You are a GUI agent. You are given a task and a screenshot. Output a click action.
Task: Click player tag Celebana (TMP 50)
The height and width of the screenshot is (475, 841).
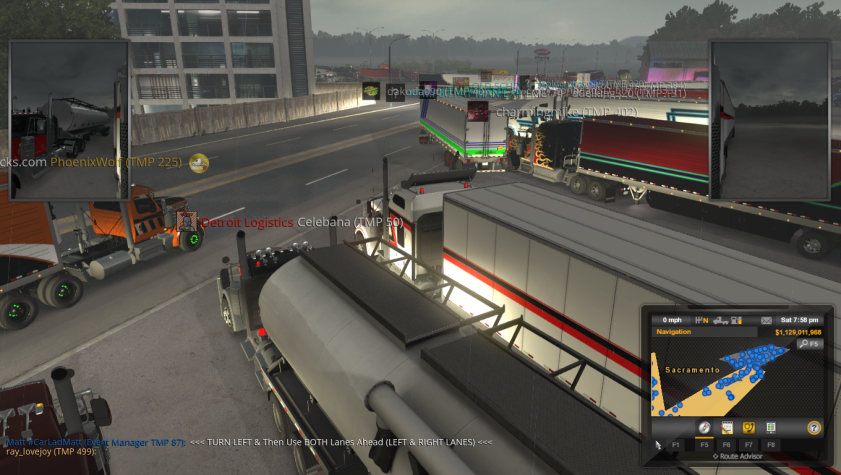coord(350,221)
